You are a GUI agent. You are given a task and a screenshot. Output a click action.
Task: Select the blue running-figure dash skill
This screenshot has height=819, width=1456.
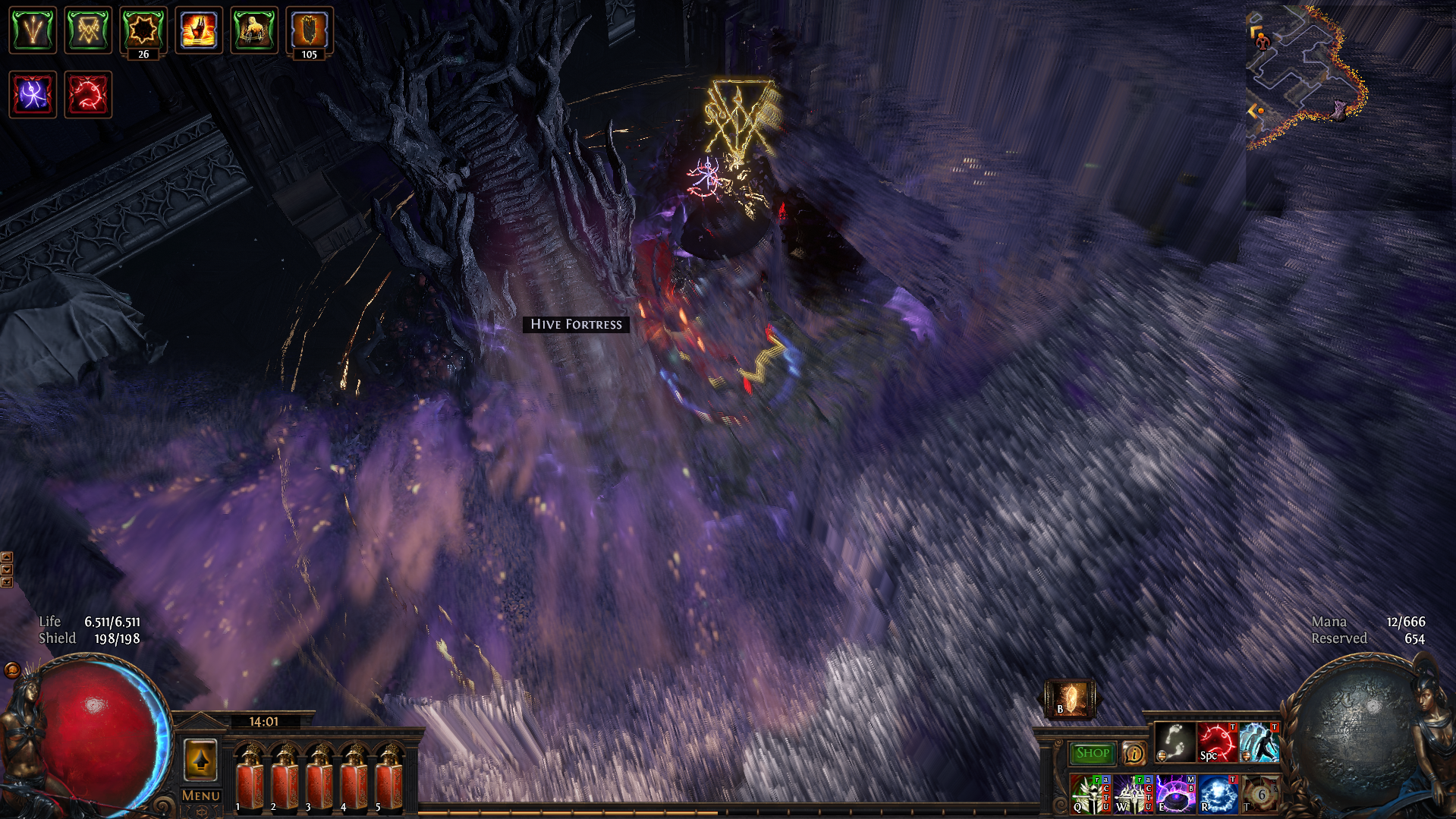[x=1259, y=742]
